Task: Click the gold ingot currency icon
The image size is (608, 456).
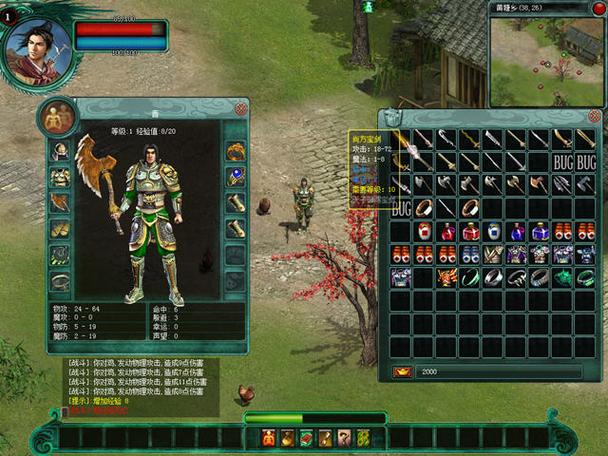Action: 402,371
